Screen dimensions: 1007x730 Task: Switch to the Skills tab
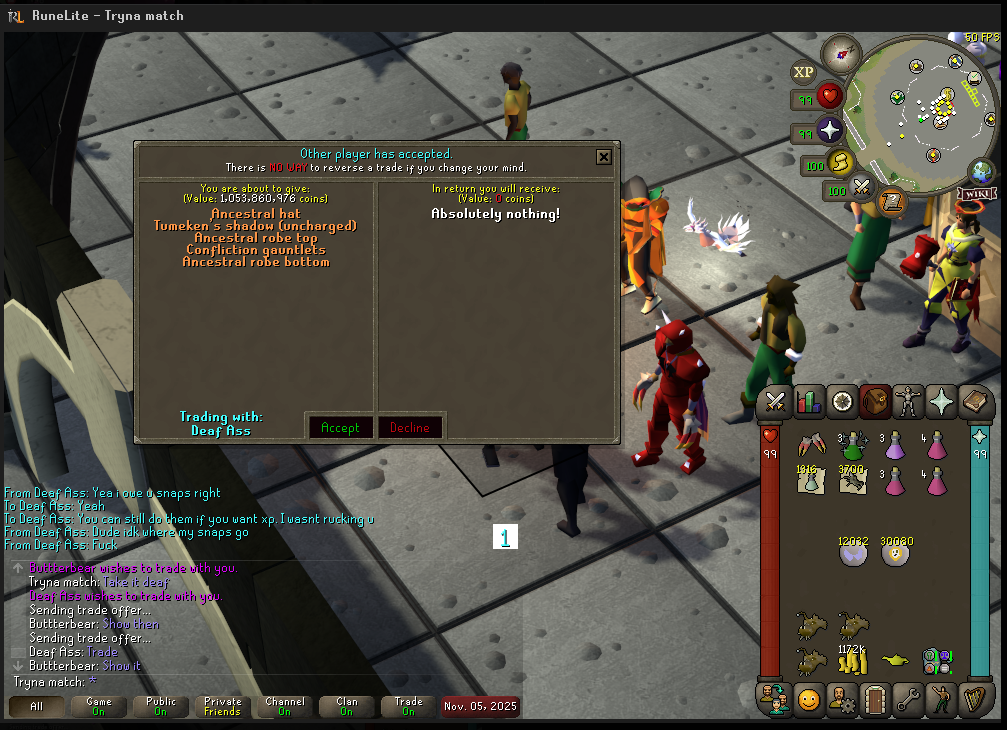pos(808,402)
